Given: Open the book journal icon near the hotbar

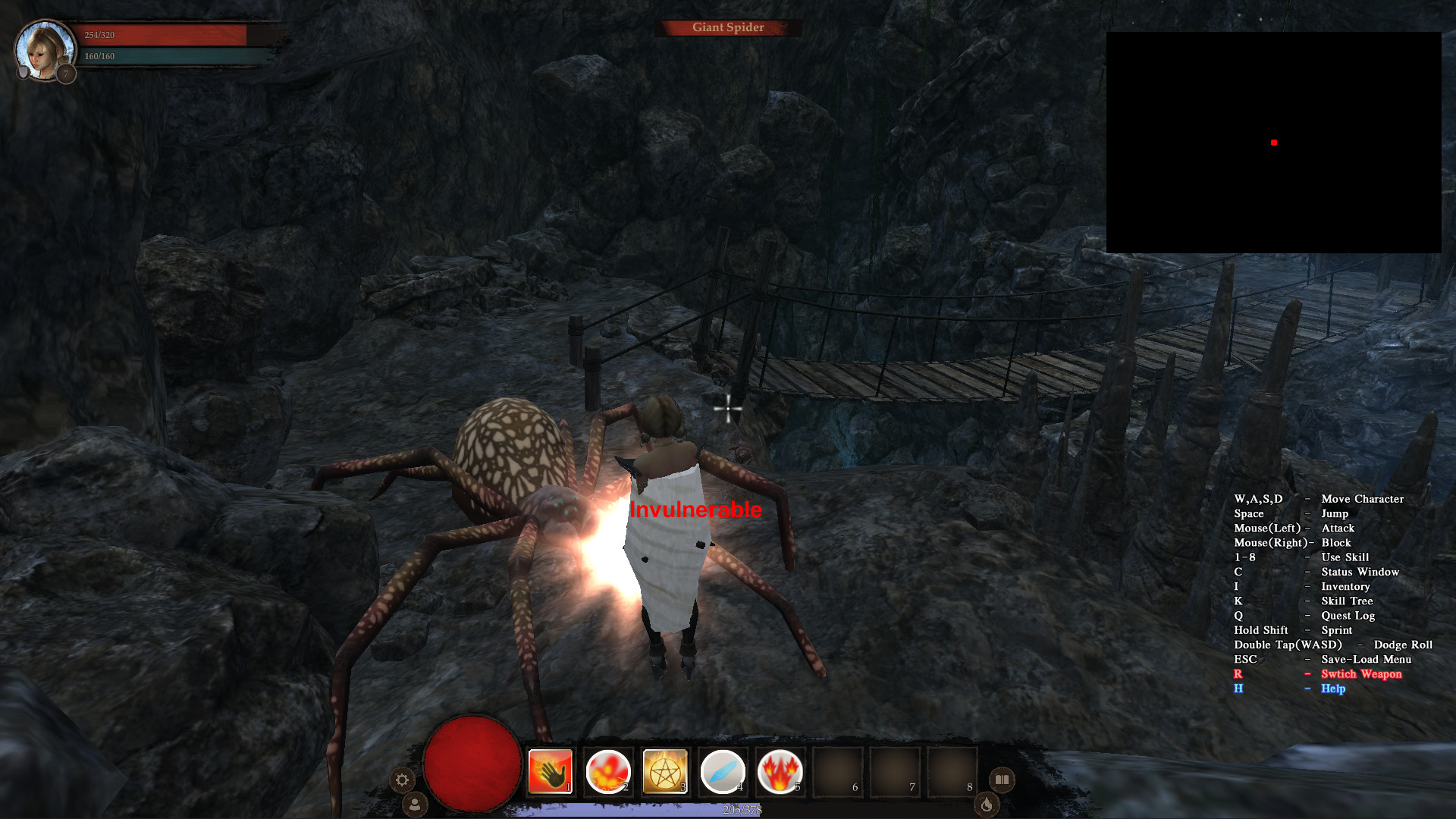Looking at the screenshot, I should click(x=1002, y=777).
